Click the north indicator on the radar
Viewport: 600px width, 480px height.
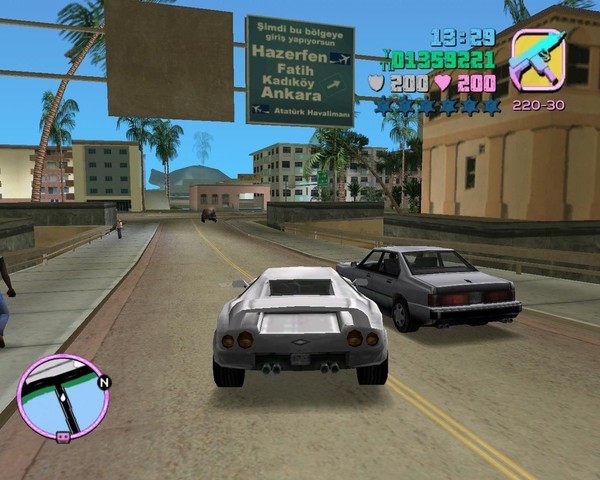click(x=104, y=382)
